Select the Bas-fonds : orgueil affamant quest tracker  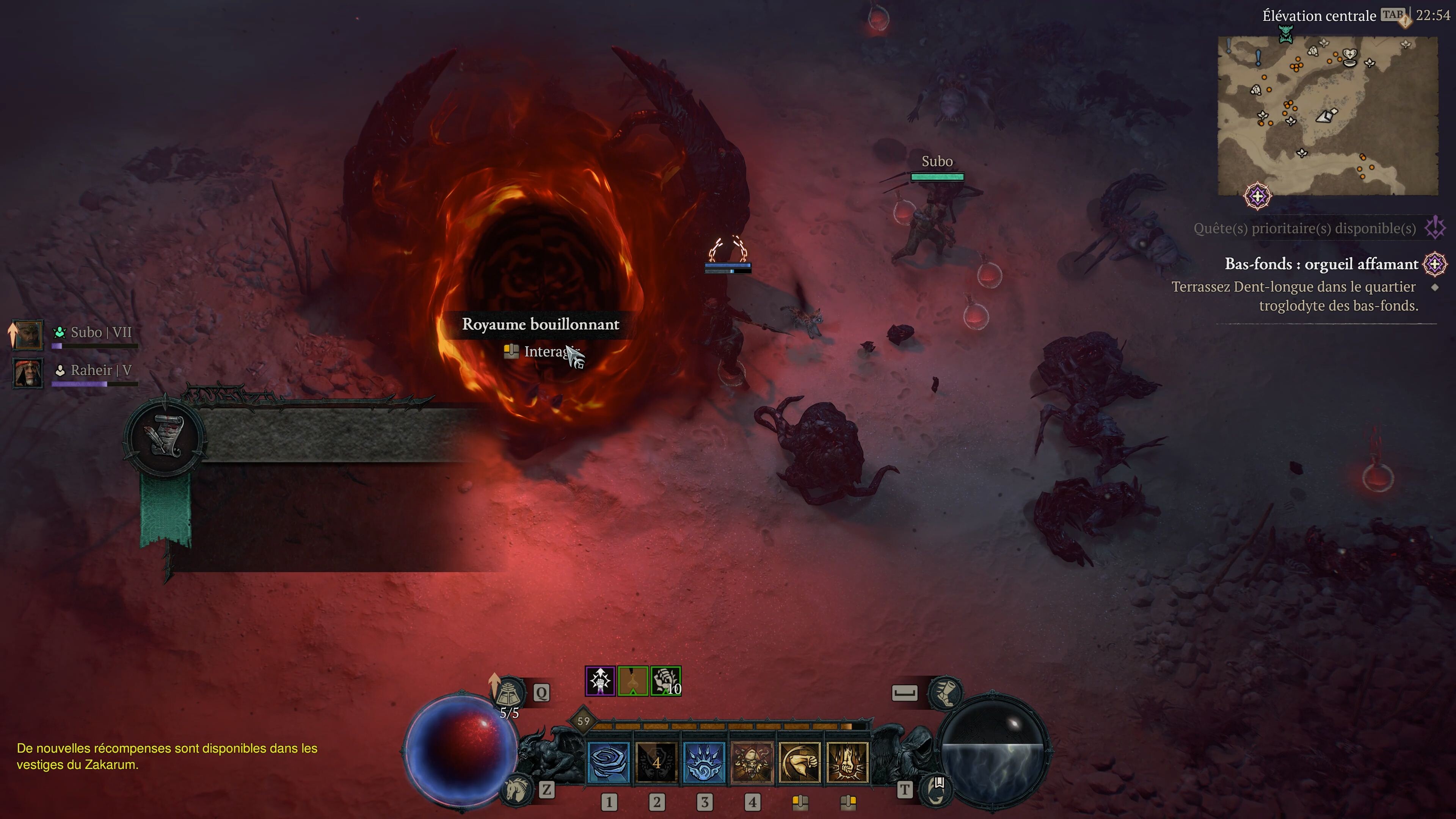pyautogui.click(x=1321, y=264)
